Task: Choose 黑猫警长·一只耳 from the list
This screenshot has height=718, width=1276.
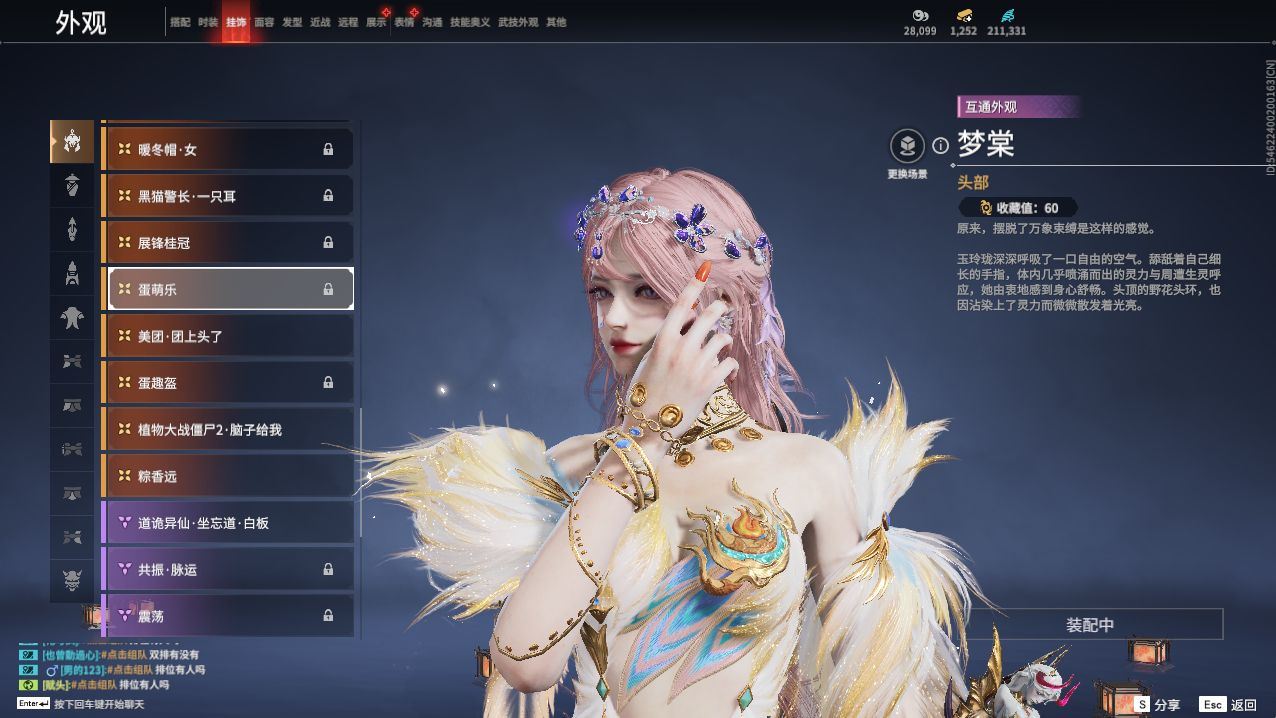Action: [229, 196]
